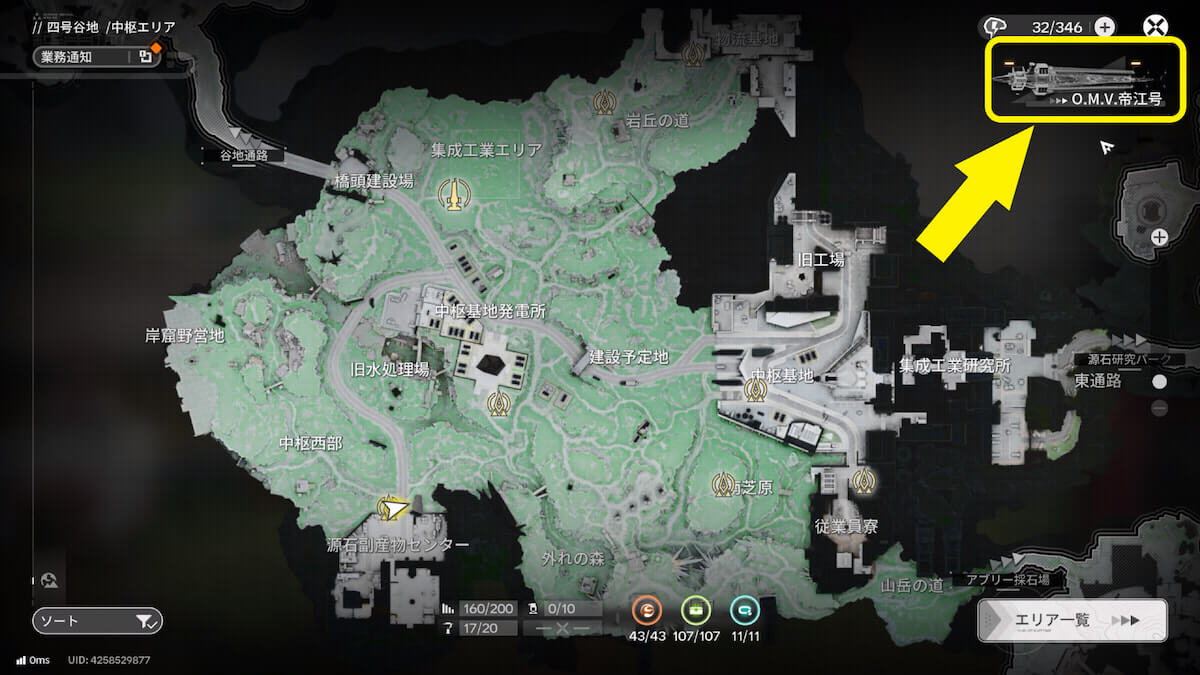1200x675 pixels.
Task: Zoom in the map with the white circle button
Action: 1159,382
